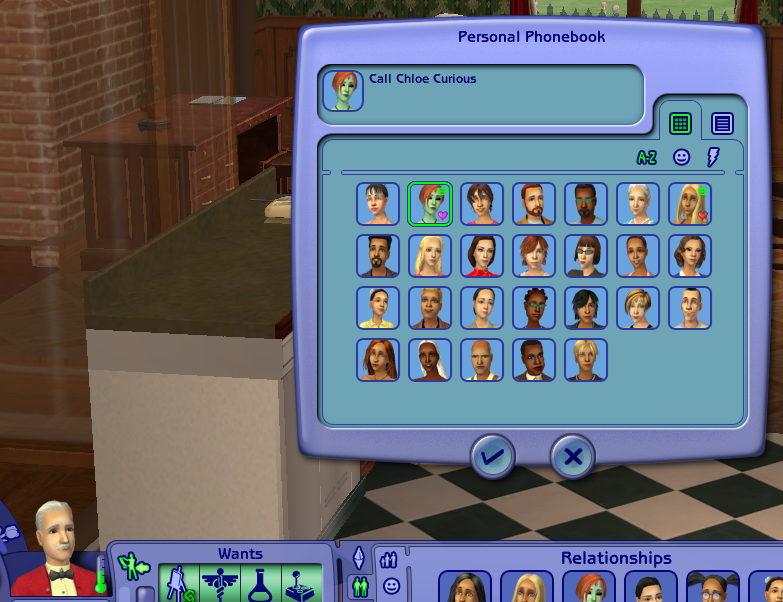Sort contacts alphabetically with A-Z
This screenshot has width=783, height=602.
(648, 157)
